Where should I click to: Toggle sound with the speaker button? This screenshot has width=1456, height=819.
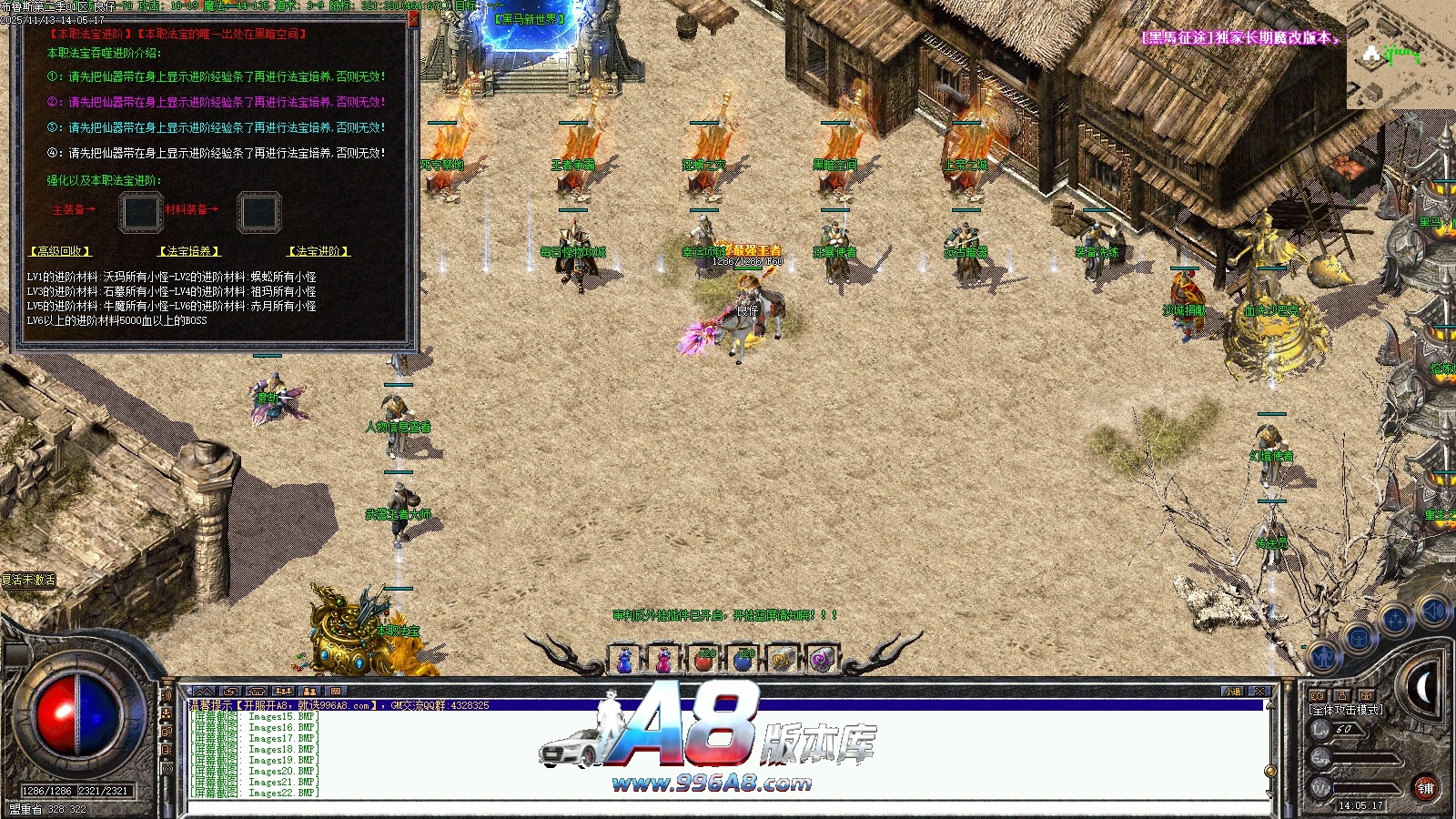[x=1432, y=611]
